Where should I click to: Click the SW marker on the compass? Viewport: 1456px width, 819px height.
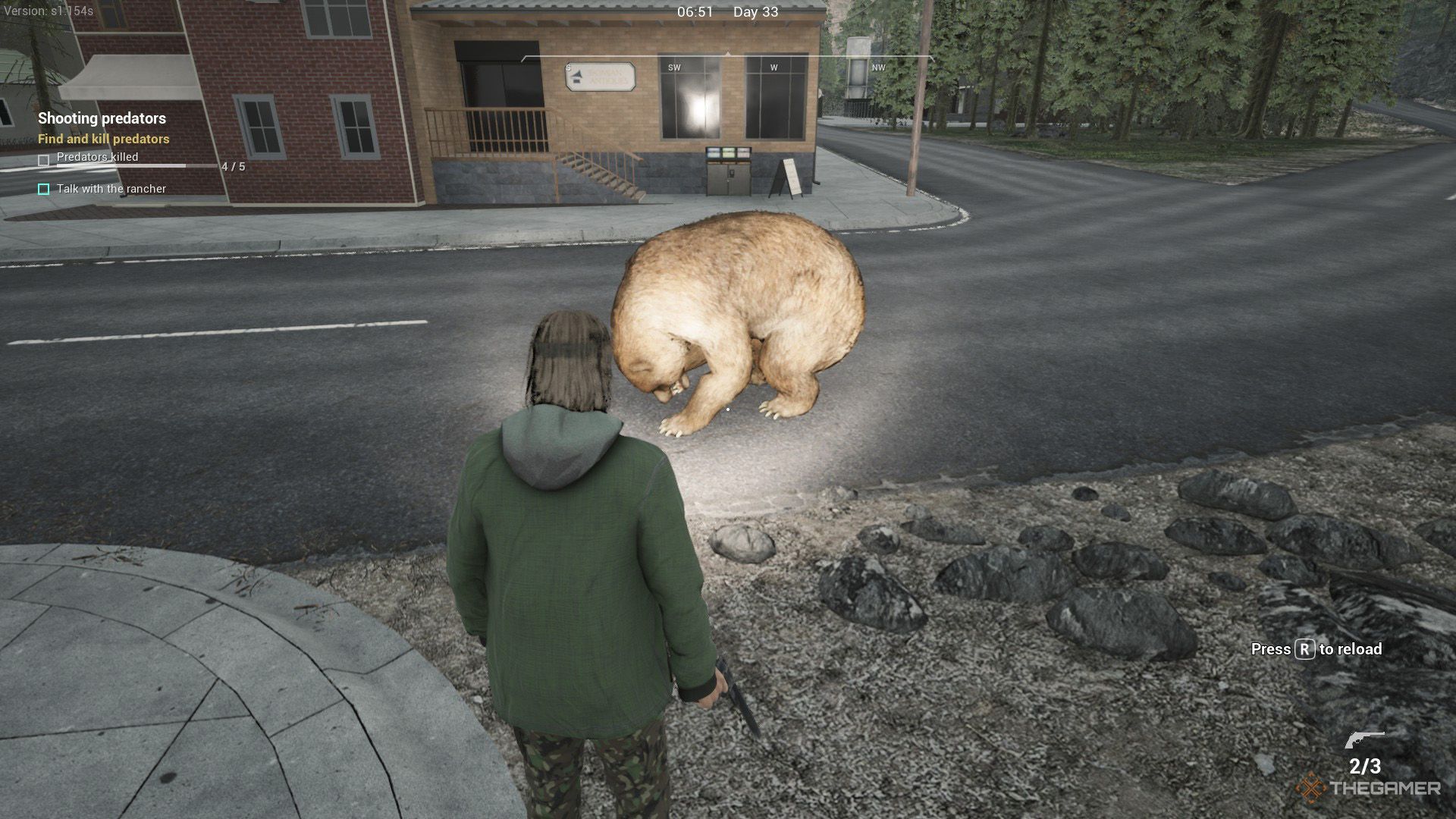[674, 67]
